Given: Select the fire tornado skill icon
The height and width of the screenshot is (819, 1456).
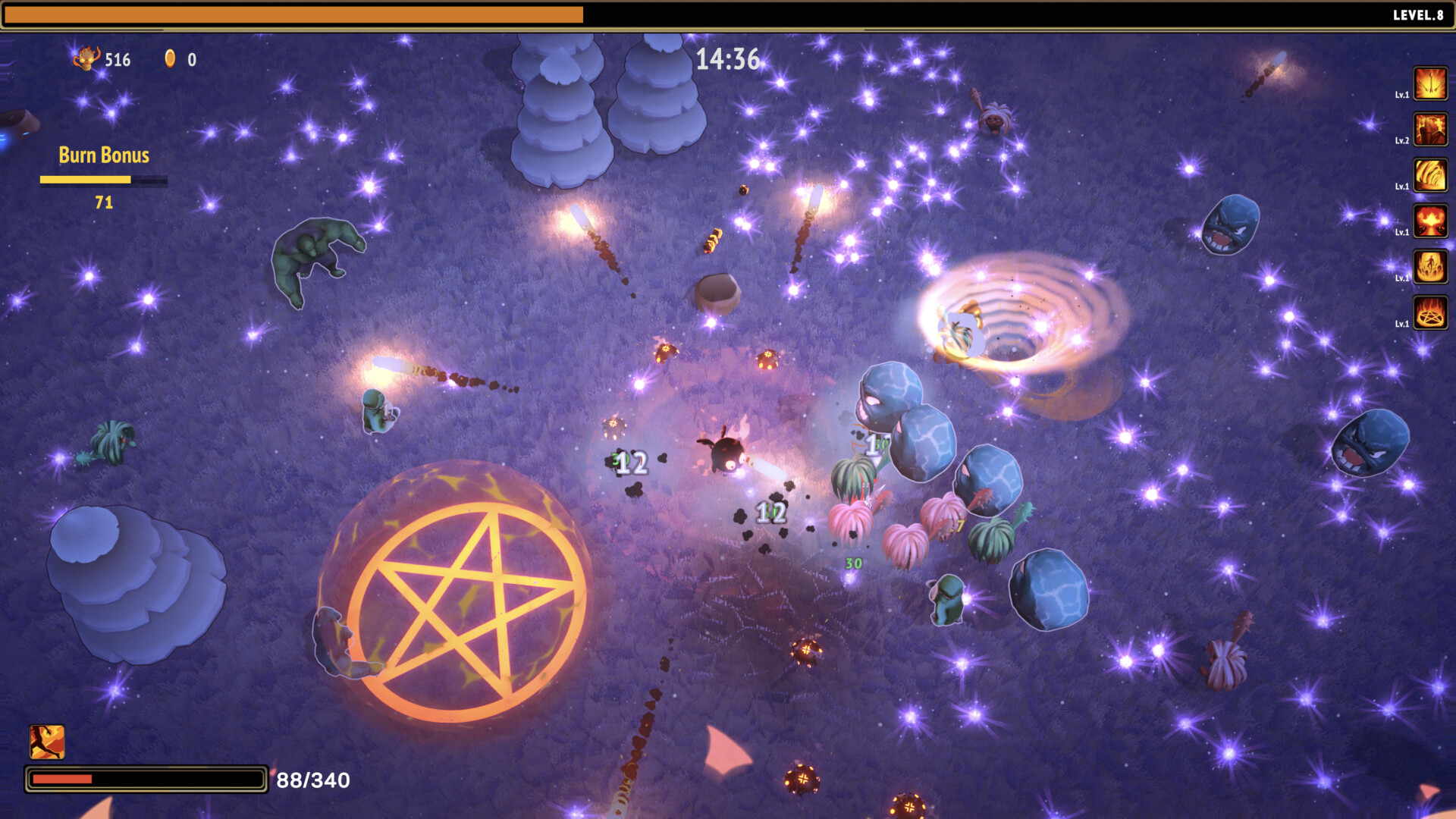Looking at the screenshot, I should click(1430, 173).
